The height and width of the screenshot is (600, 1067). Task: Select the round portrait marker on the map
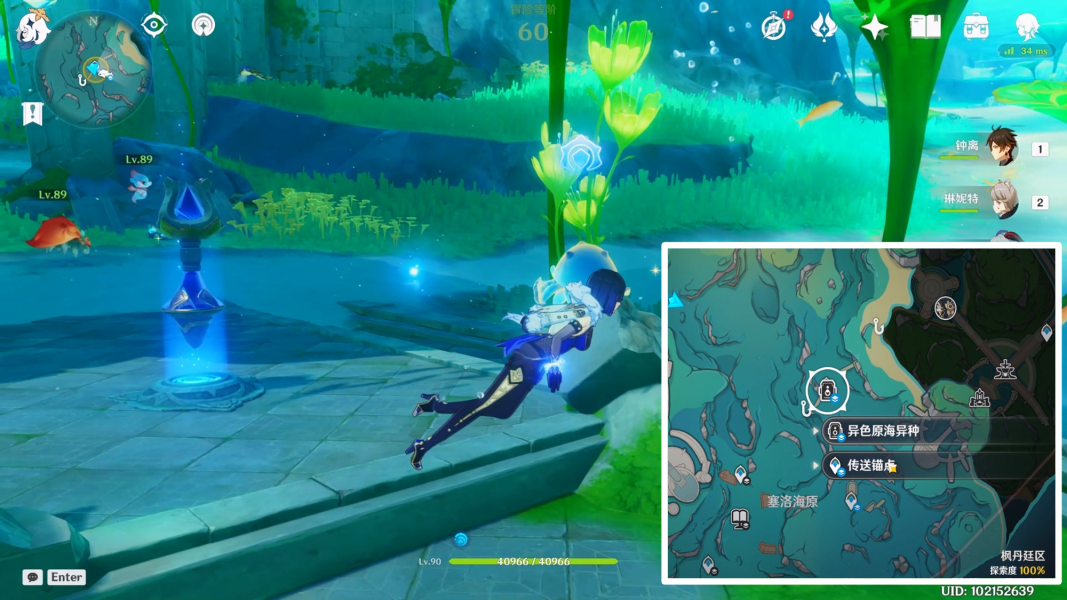[945, 308]
